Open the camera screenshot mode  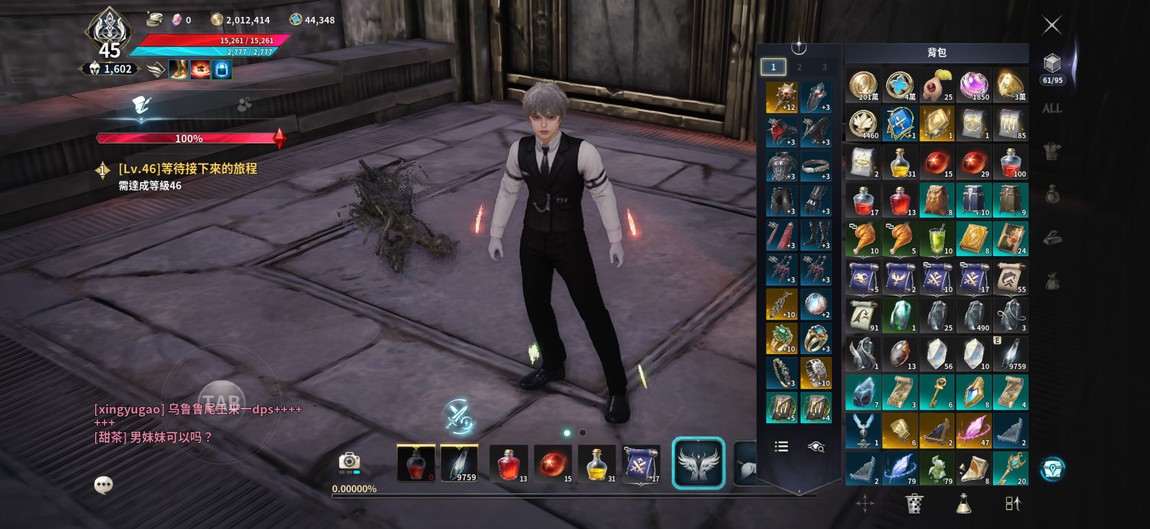tap(349, 461)
